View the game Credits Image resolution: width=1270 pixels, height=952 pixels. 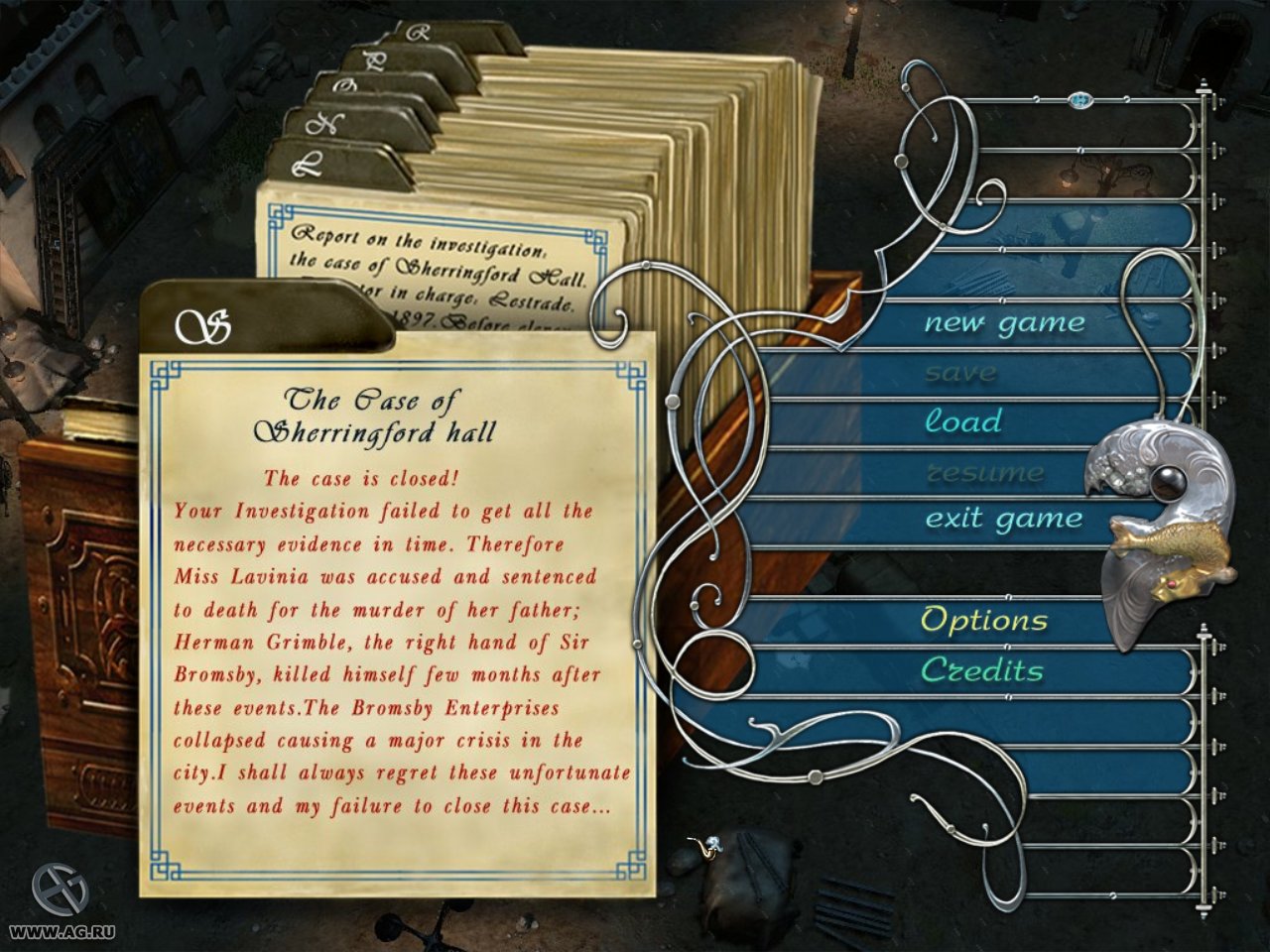click(982, 669)
